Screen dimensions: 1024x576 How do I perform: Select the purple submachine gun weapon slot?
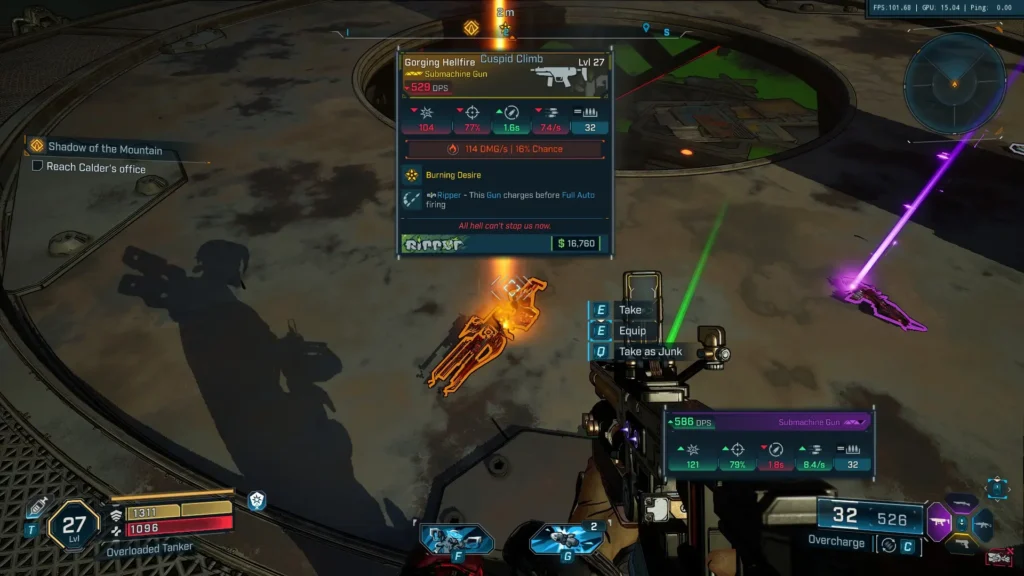[940, 521]
